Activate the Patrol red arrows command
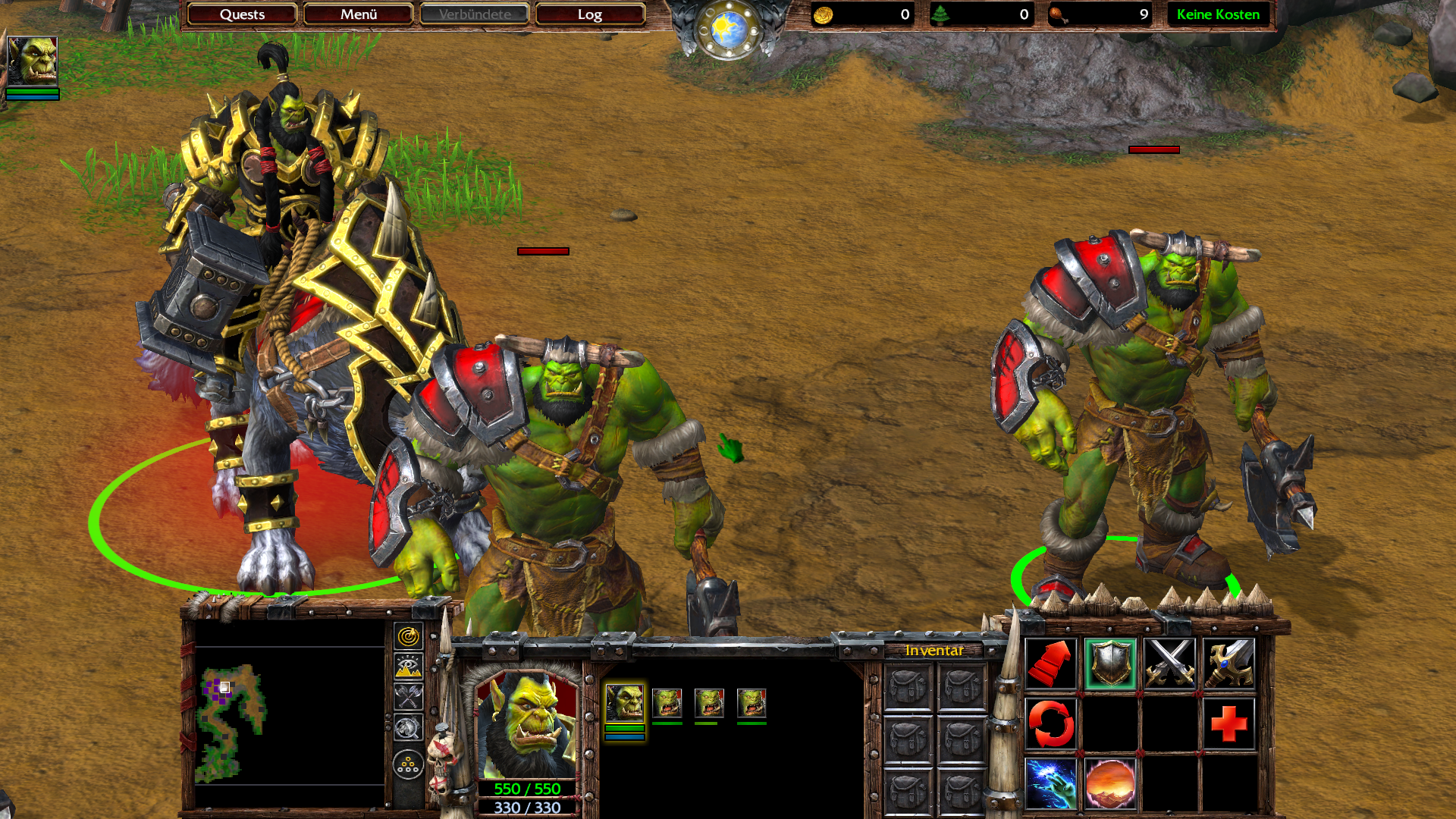The width and height of the screenshot is (1456, 819). [x=1050, y=723]
